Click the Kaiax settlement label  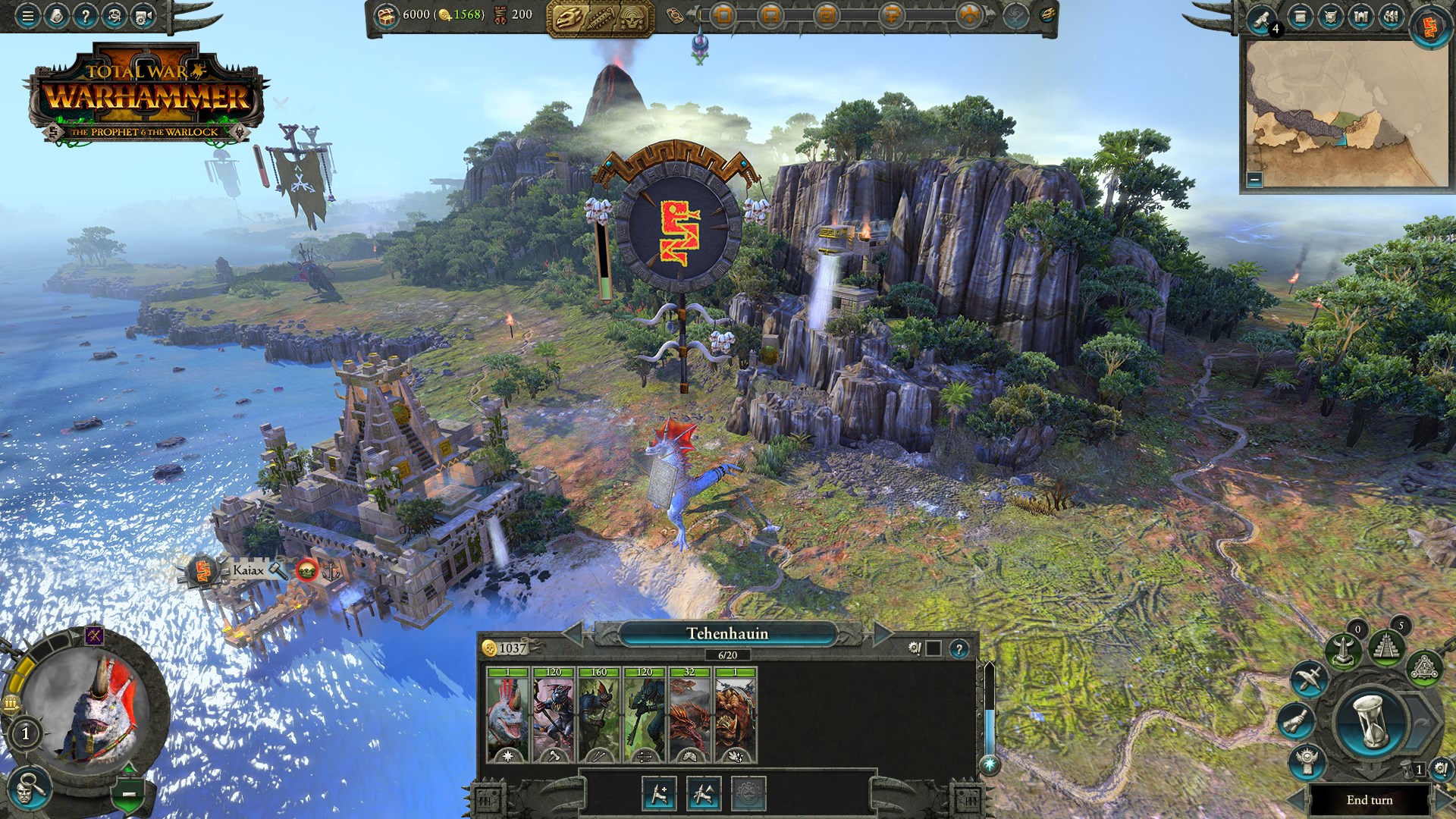point(248,570)
